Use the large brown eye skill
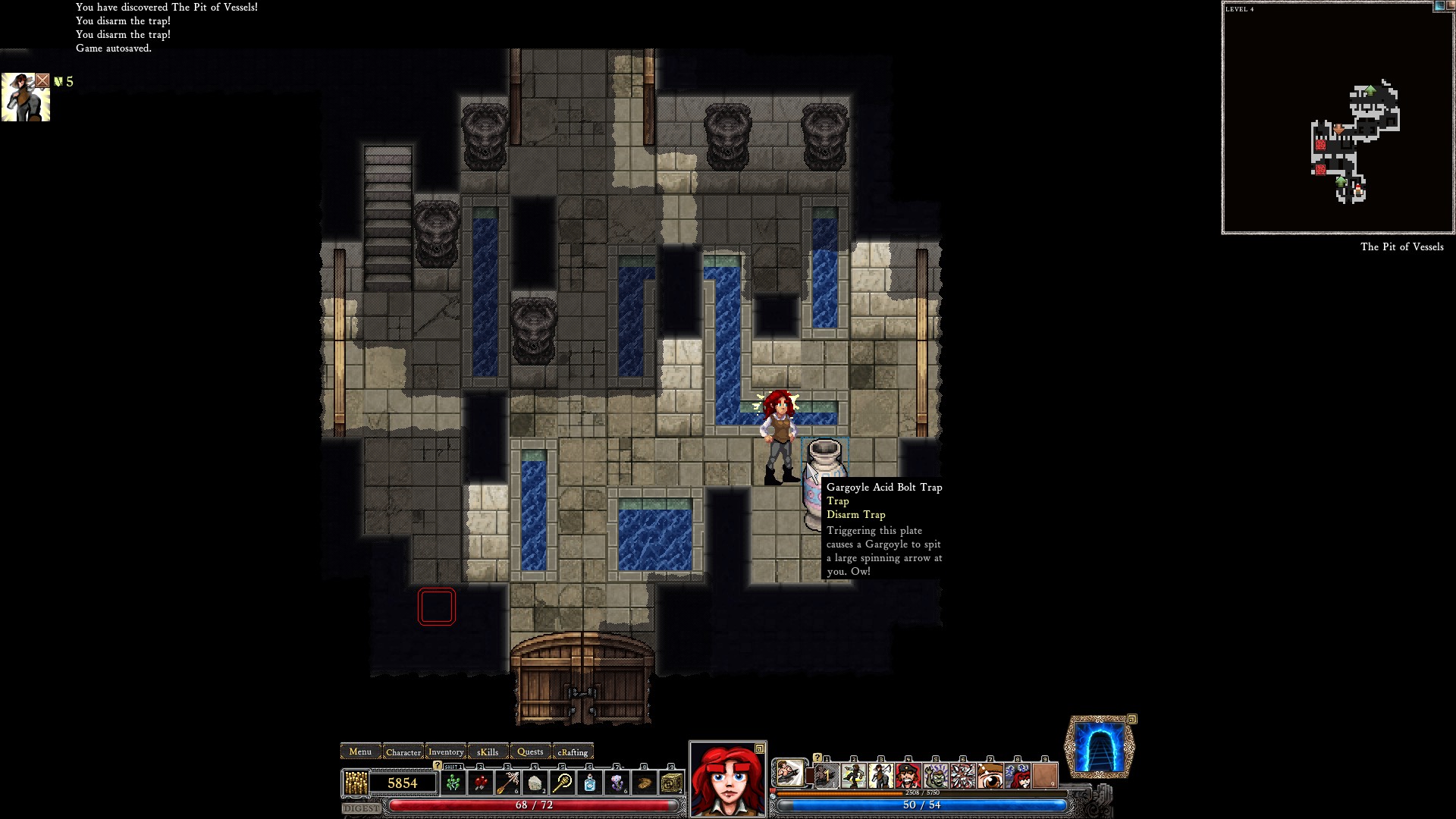Viewport: 1456px width, 819px height. (990, 775)
